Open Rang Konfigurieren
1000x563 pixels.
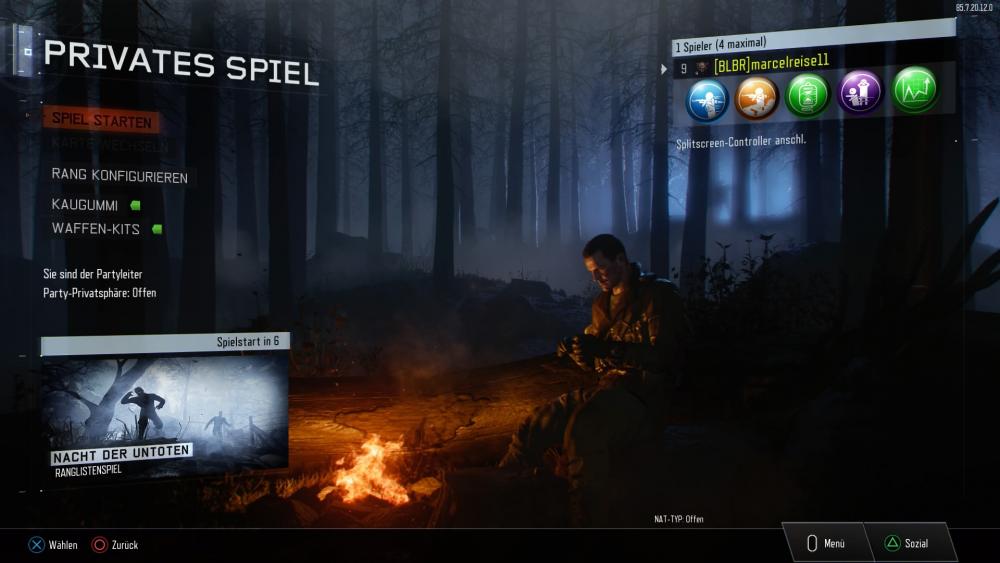[x=118, y=175]
